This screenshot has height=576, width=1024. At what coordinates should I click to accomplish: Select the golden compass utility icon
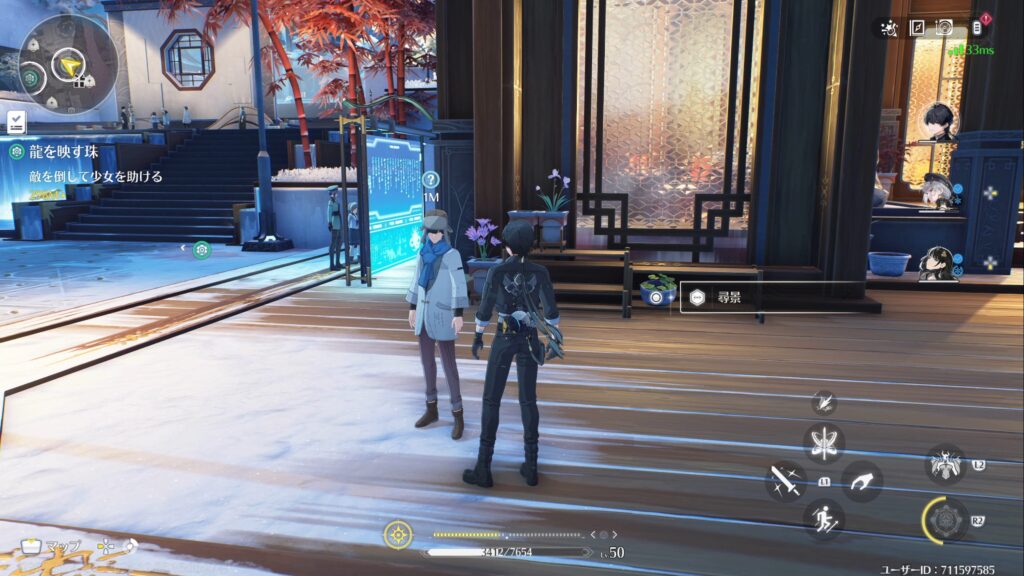pyautogui.click(x=398, y=535)
